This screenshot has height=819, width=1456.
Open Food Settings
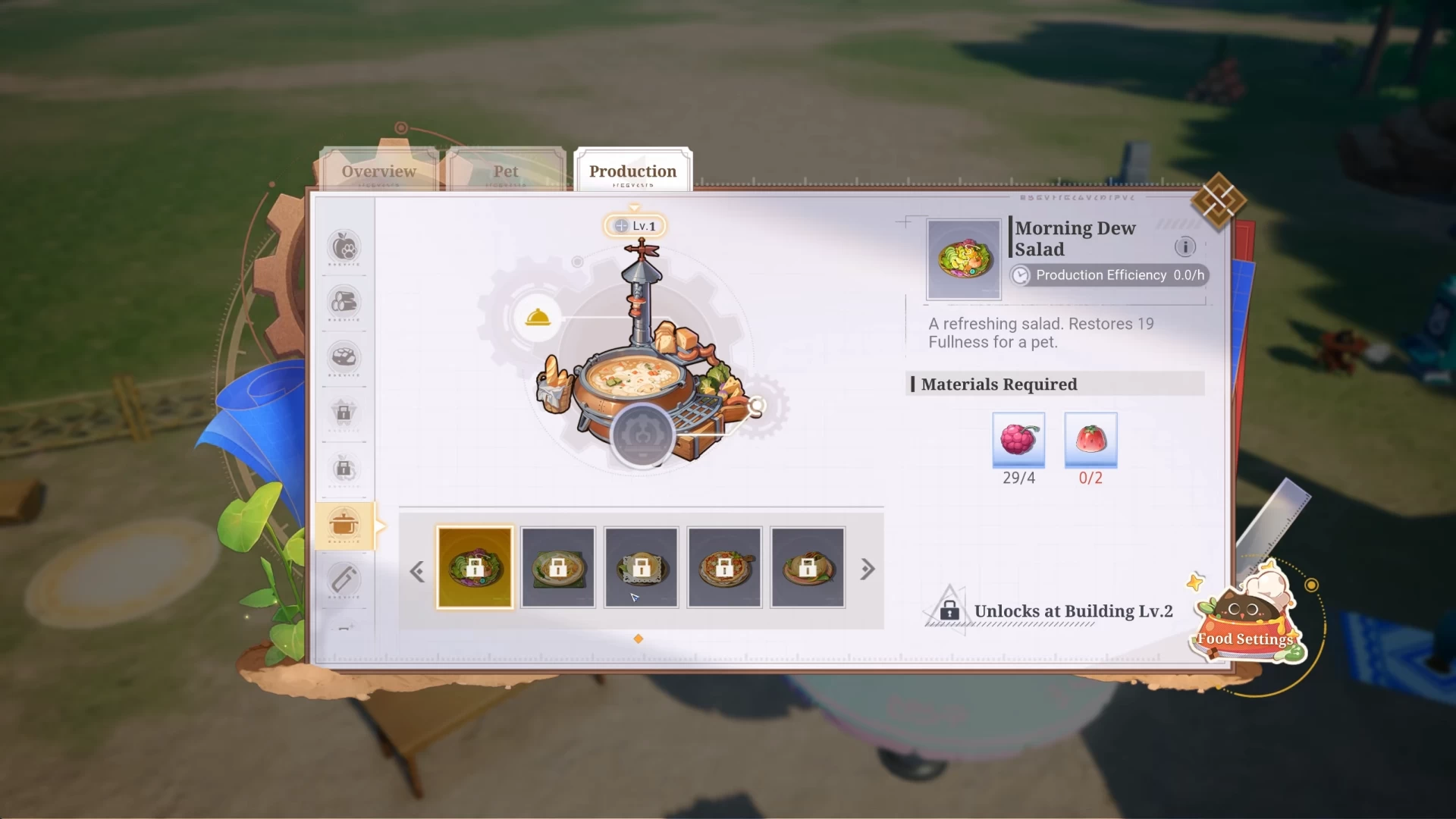coord(1245,622)
